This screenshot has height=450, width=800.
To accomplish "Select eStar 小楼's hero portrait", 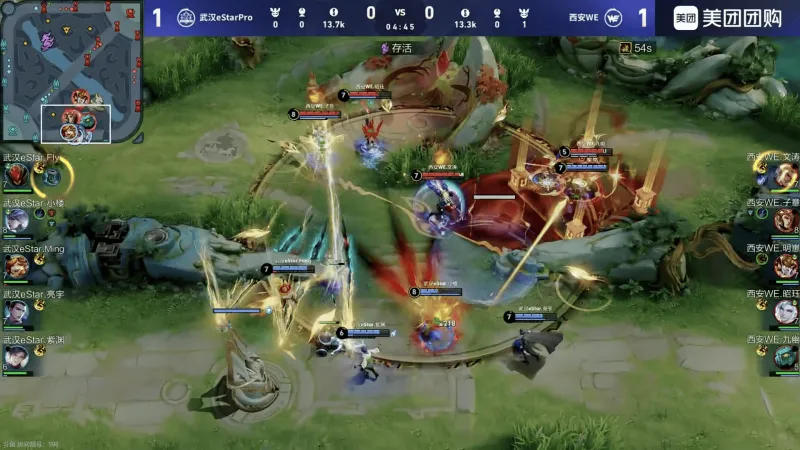I will pyautogui.click(x=17, y=222).
